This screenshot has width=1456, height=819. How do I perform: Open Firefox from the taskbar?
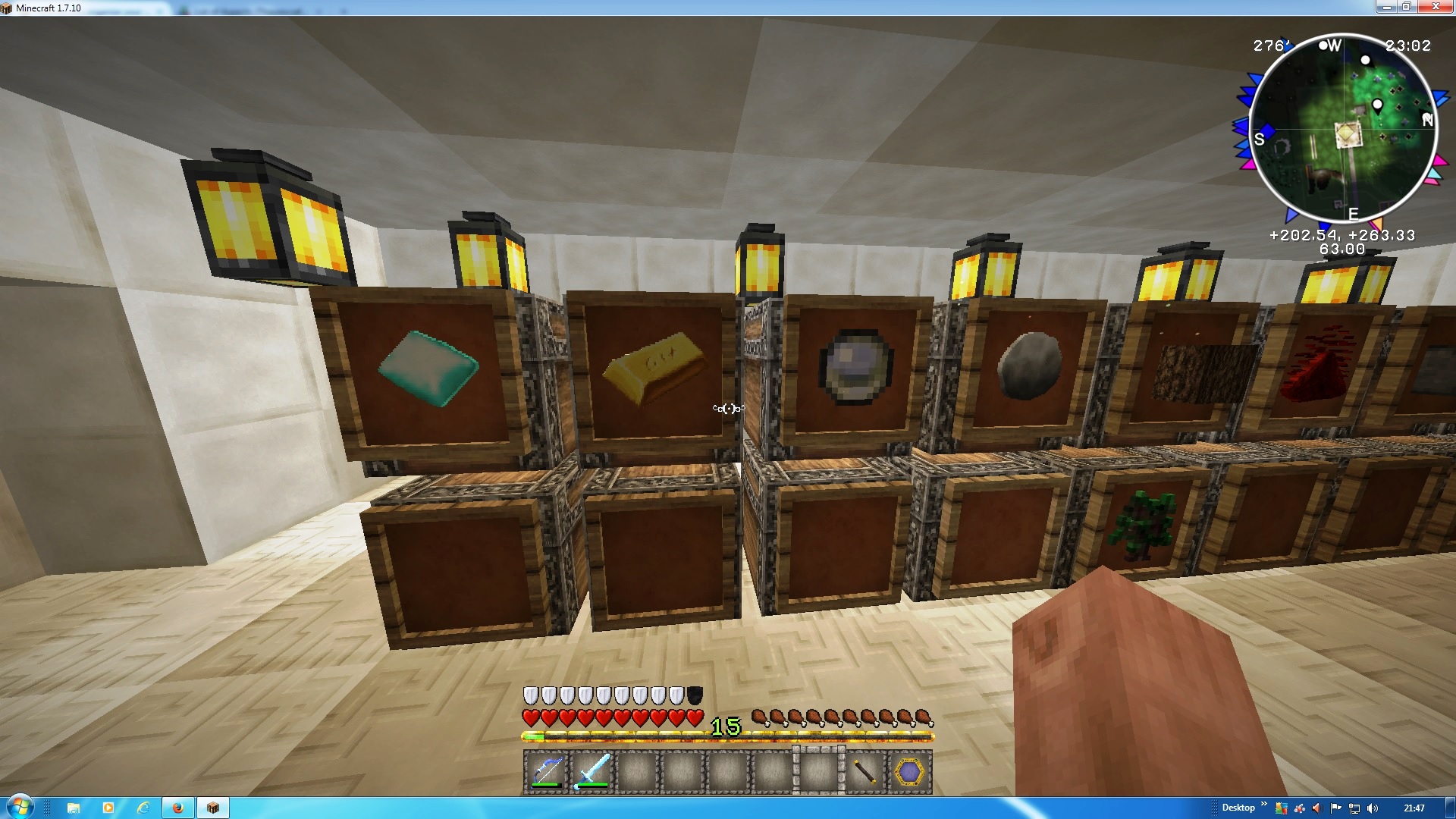[x=178, y=808]
